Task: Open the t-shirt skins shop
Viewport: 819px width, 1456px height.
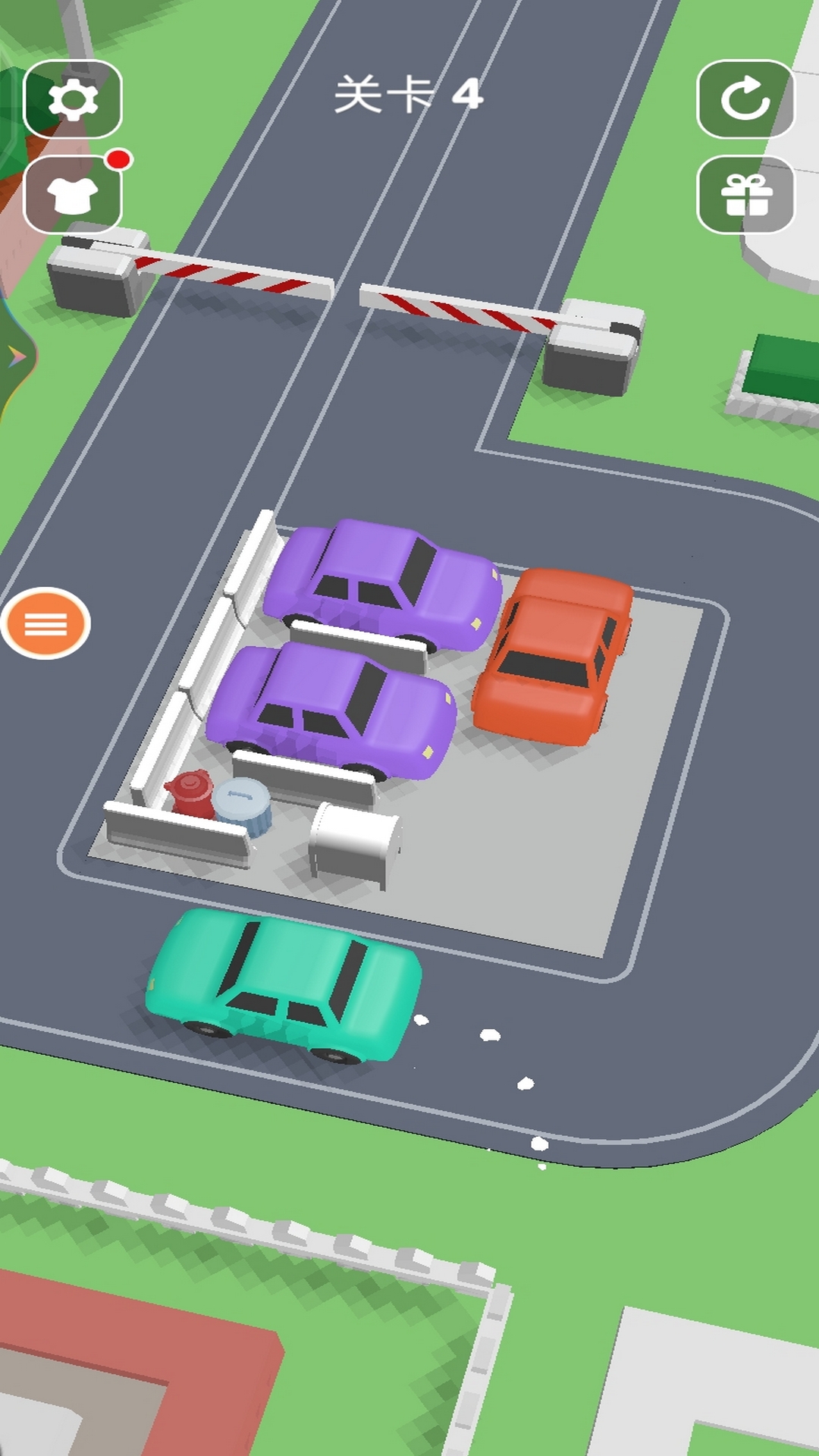Action: [73, 195]
